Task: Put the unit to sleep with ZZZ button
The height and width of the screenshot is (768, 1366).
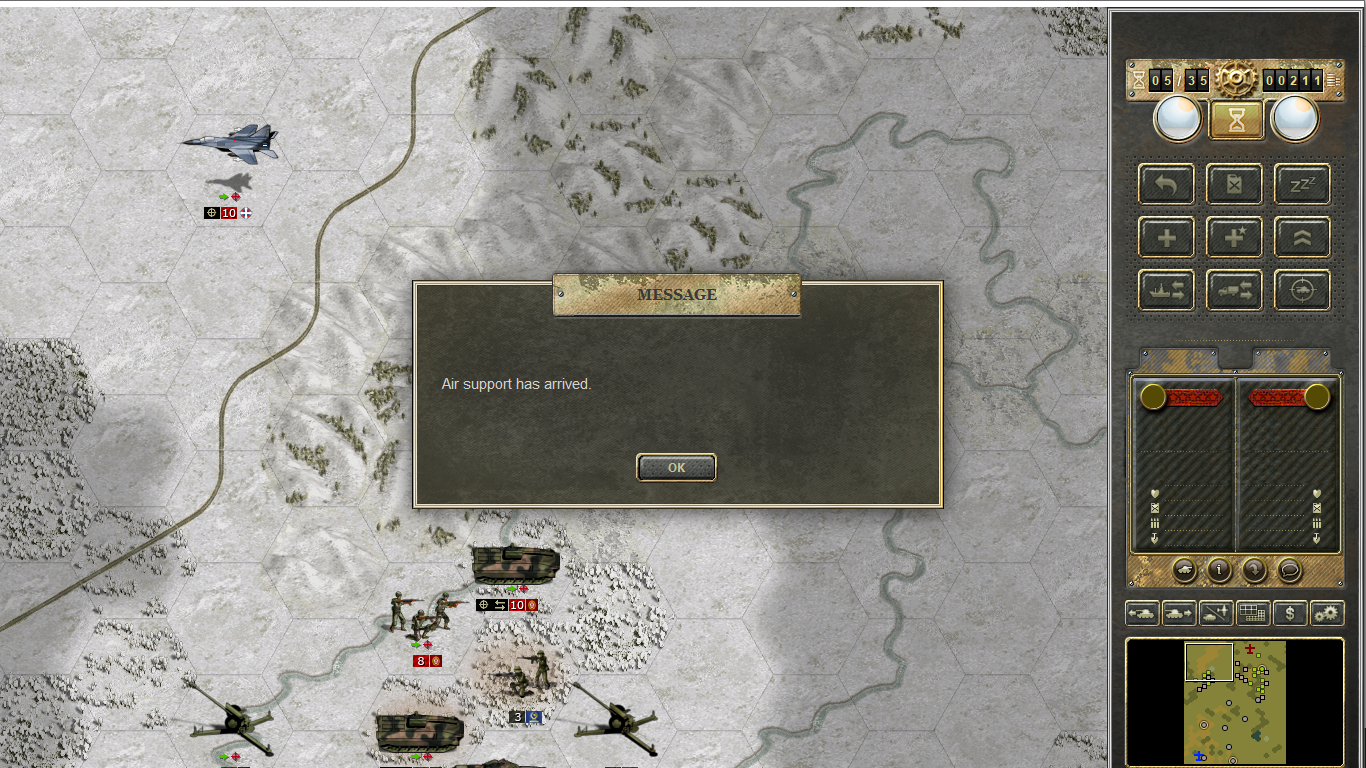Action: (1302, 184)
